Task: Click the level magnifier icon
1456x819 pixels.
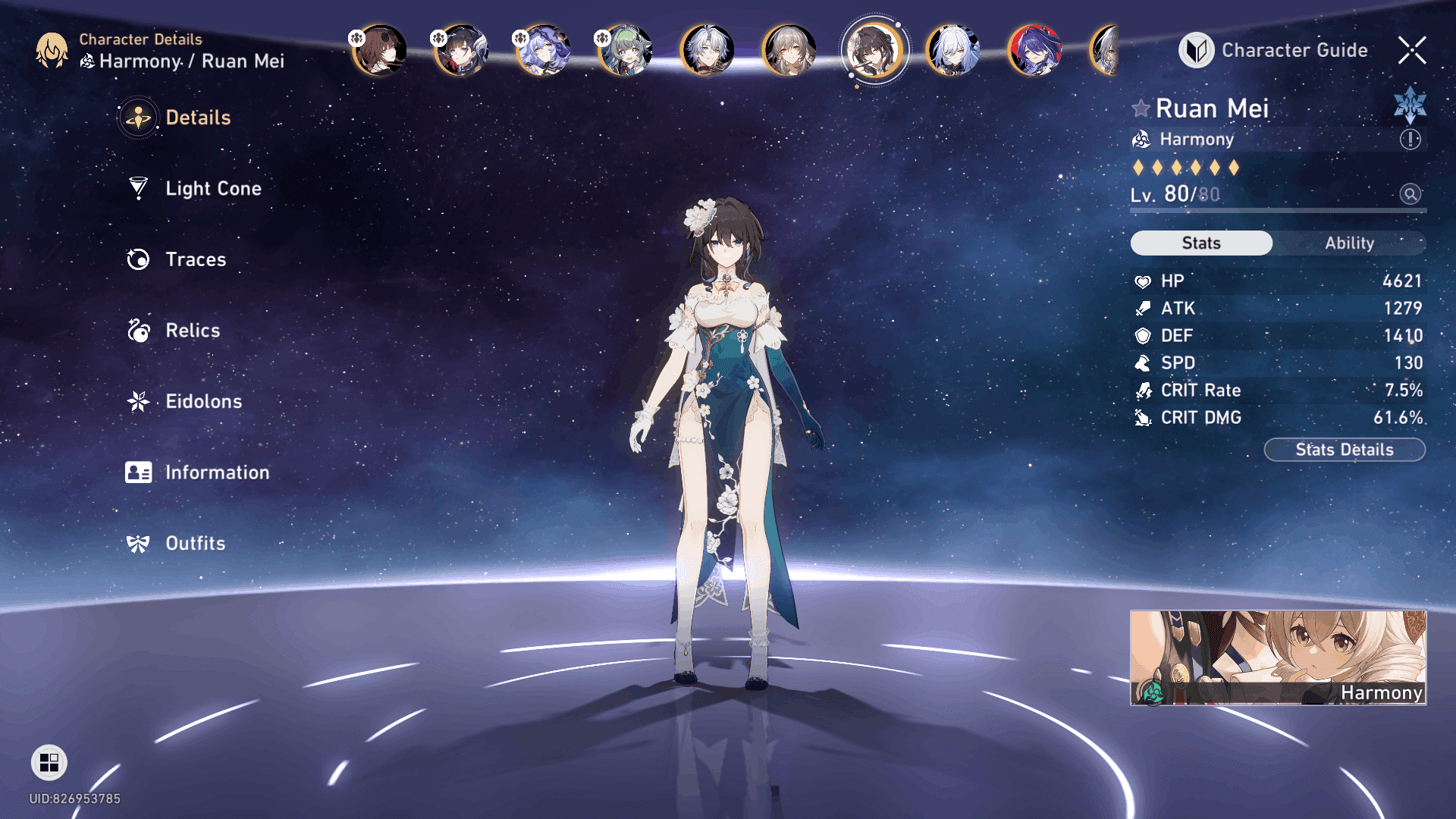Action: coord(1410,194)
